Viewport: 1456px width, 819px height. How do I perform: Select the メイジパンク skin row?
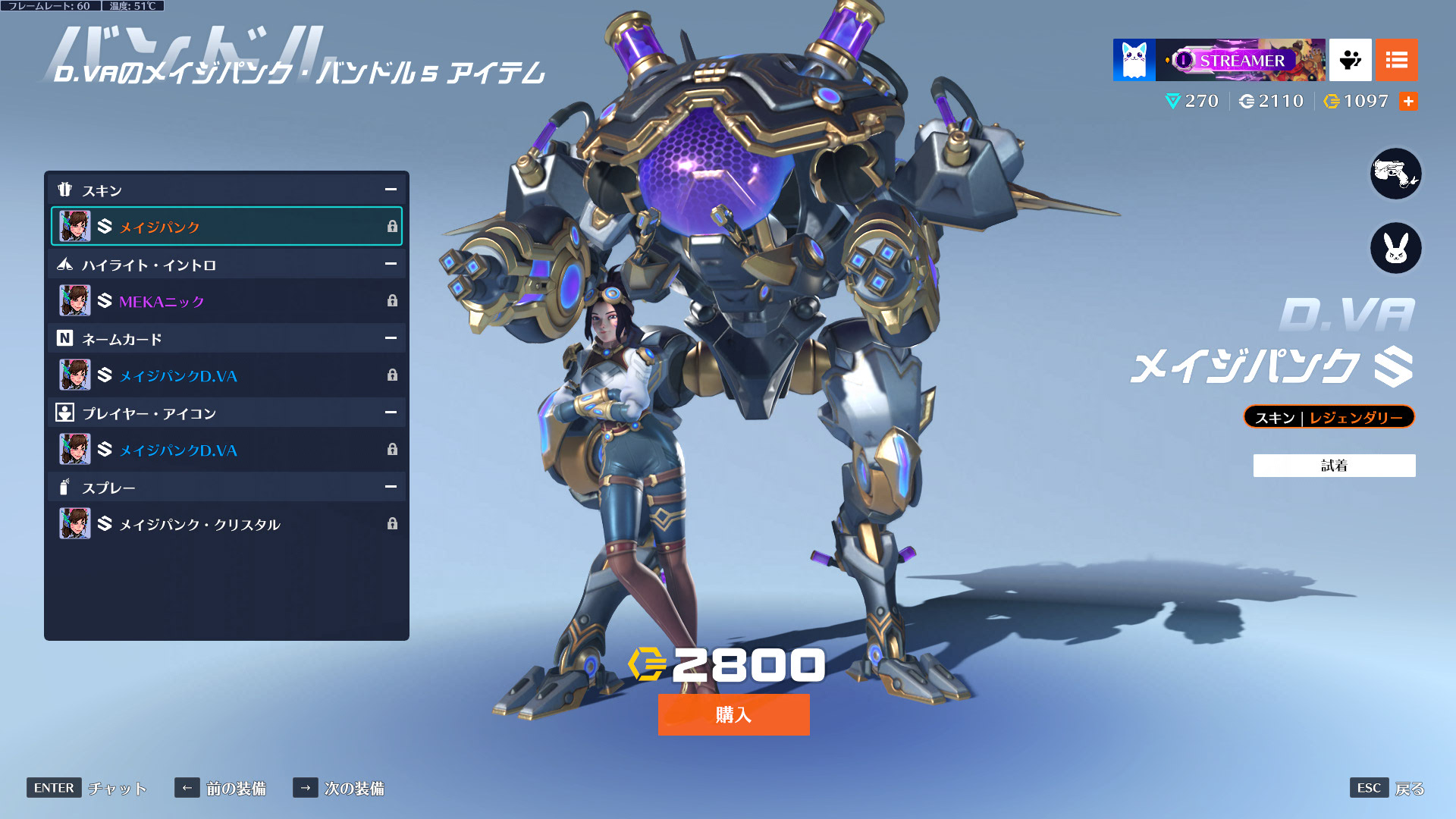point(227,226)
